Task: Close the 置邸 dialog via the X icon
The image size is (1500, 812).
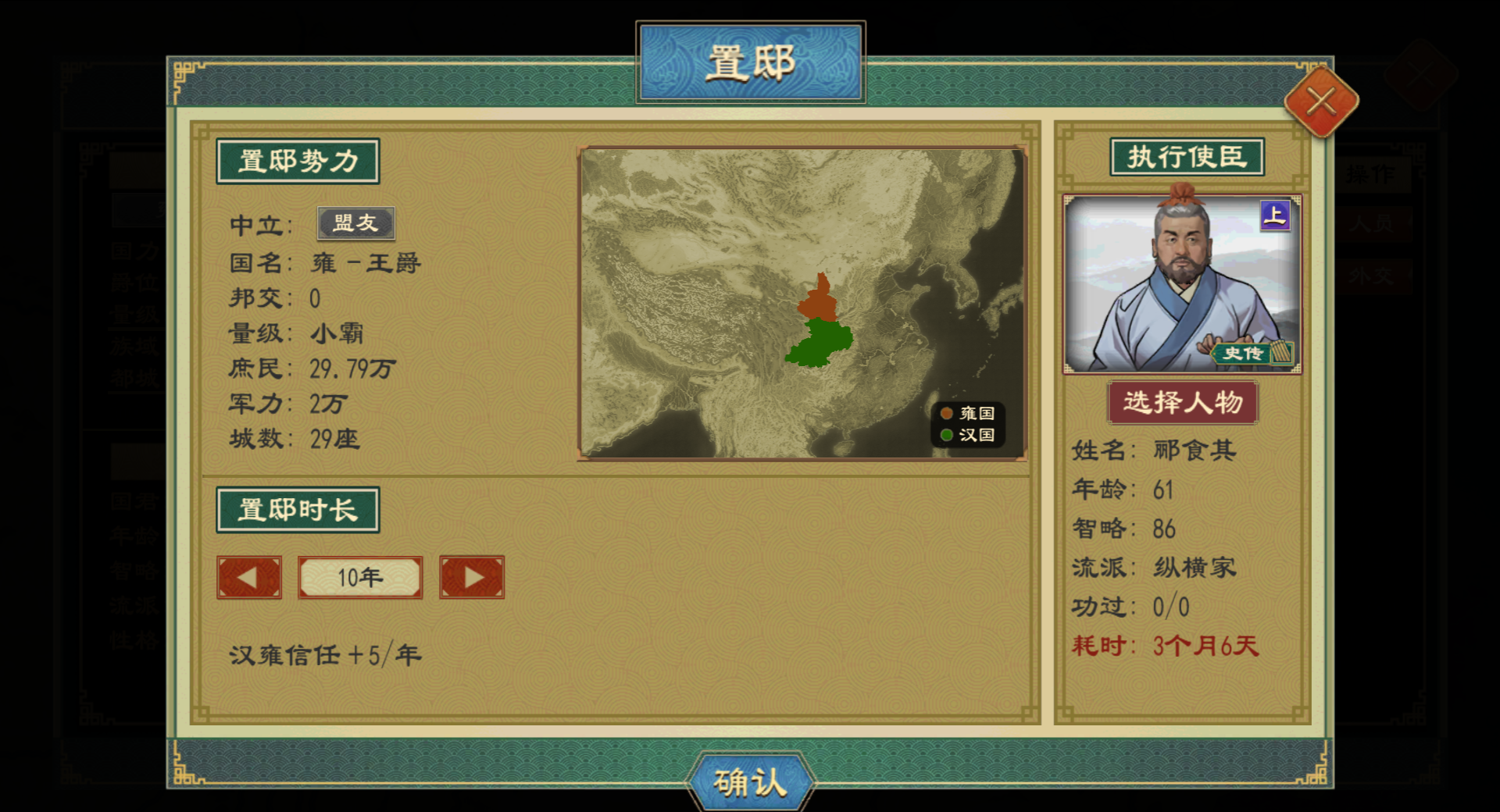Action: [1320, 100]
